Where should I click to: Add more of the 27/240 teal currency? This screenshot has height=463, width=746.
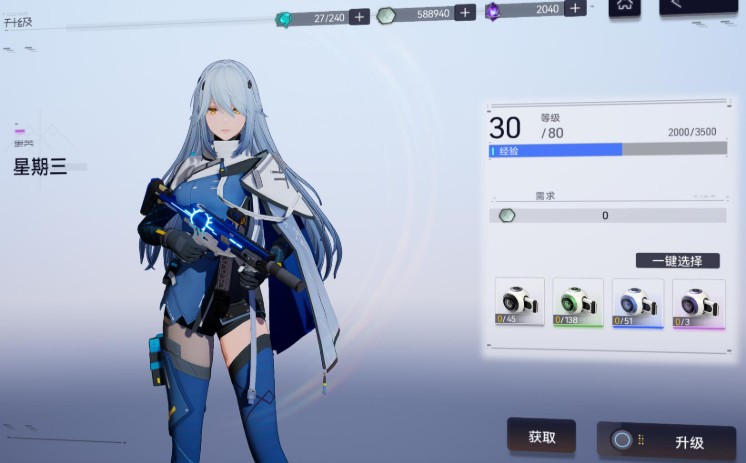tap(359, 17)
